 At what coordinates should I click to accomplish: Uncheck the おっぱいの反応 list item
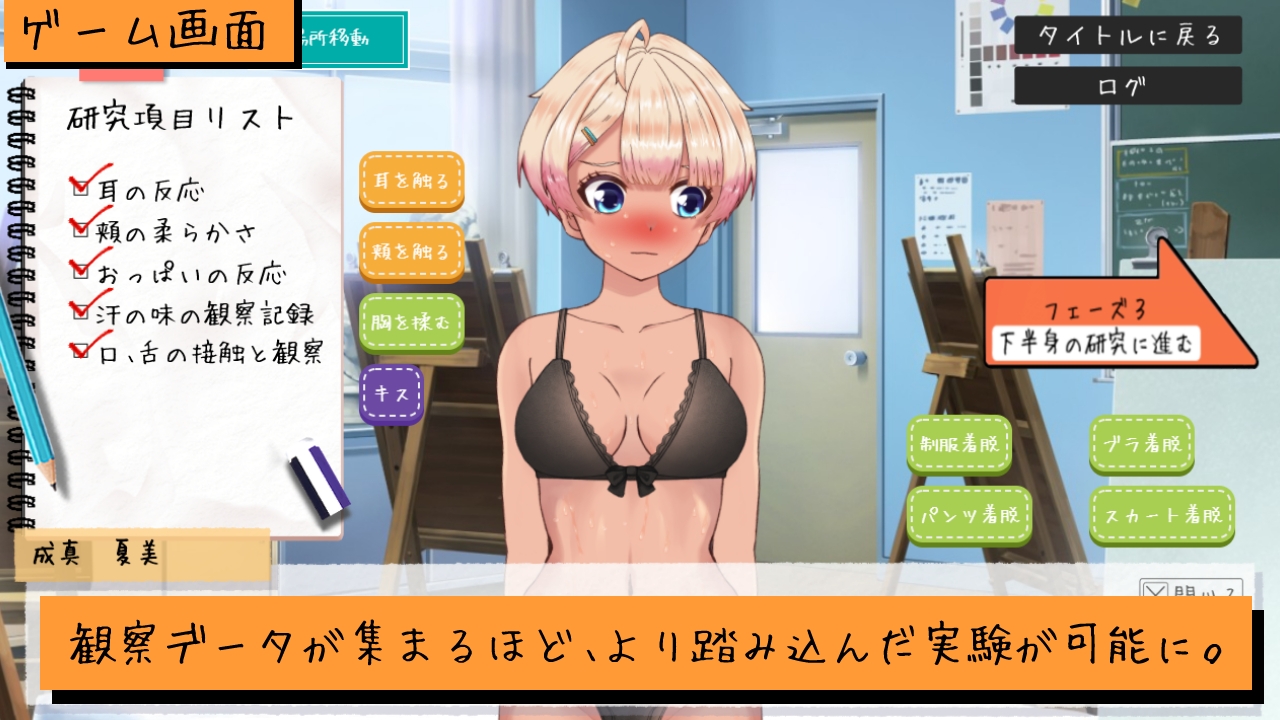(79, 272)
